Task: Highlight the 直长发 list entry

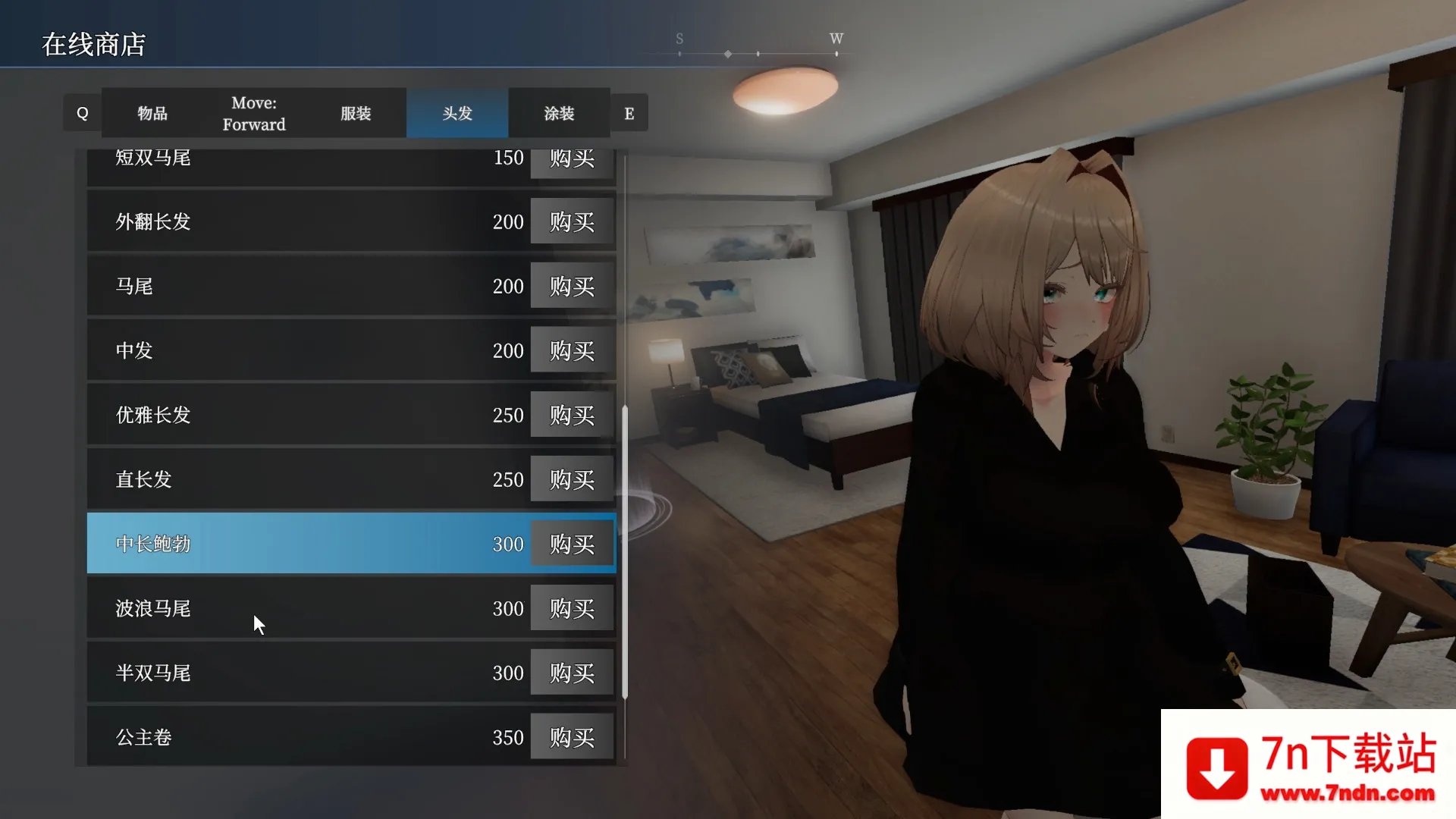Action: coord(303,479)
